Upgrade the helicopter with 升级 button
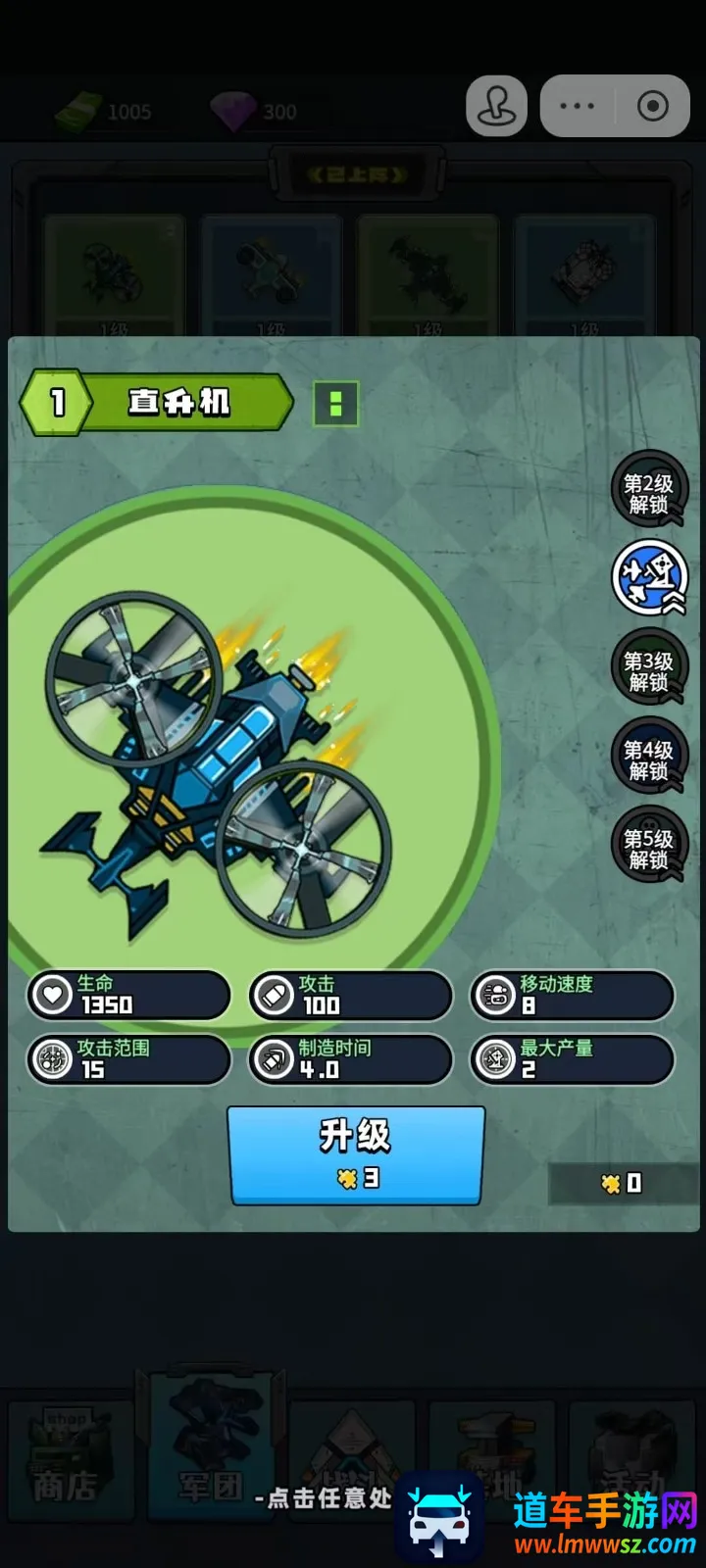Image resolution: width=706 pixels, height=1568 pixels. pyautogui.click(x=356, y=1154)
